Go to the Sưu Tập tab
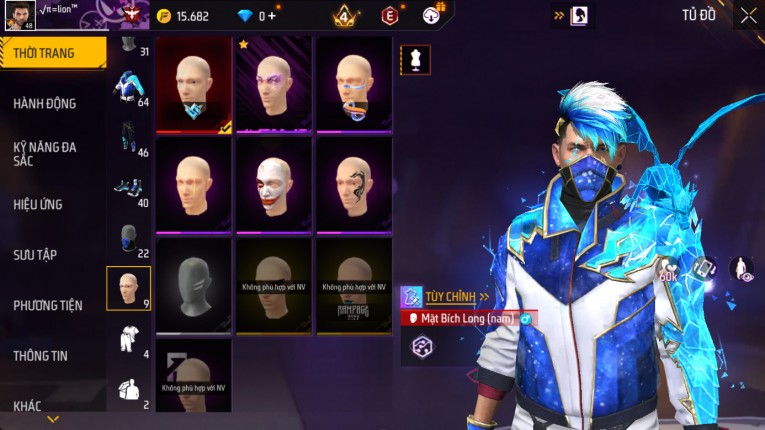 (x=35, y=255)
